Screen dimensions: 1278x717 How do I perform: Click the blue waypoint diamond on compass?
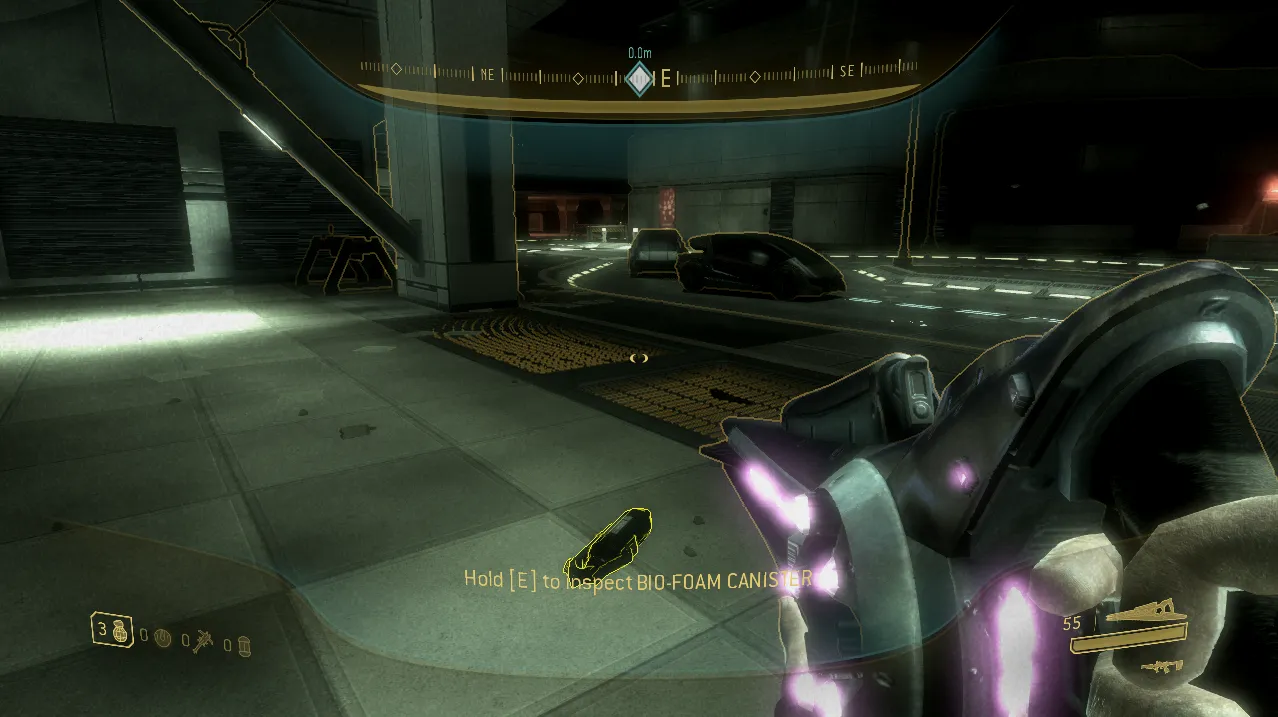[x=639, y=79]
